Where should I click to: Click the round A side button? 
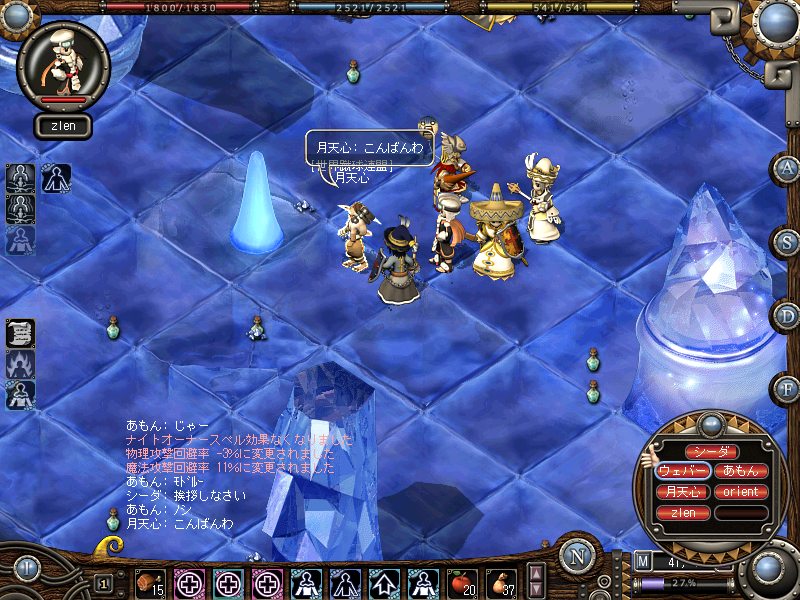click(786, 168)
